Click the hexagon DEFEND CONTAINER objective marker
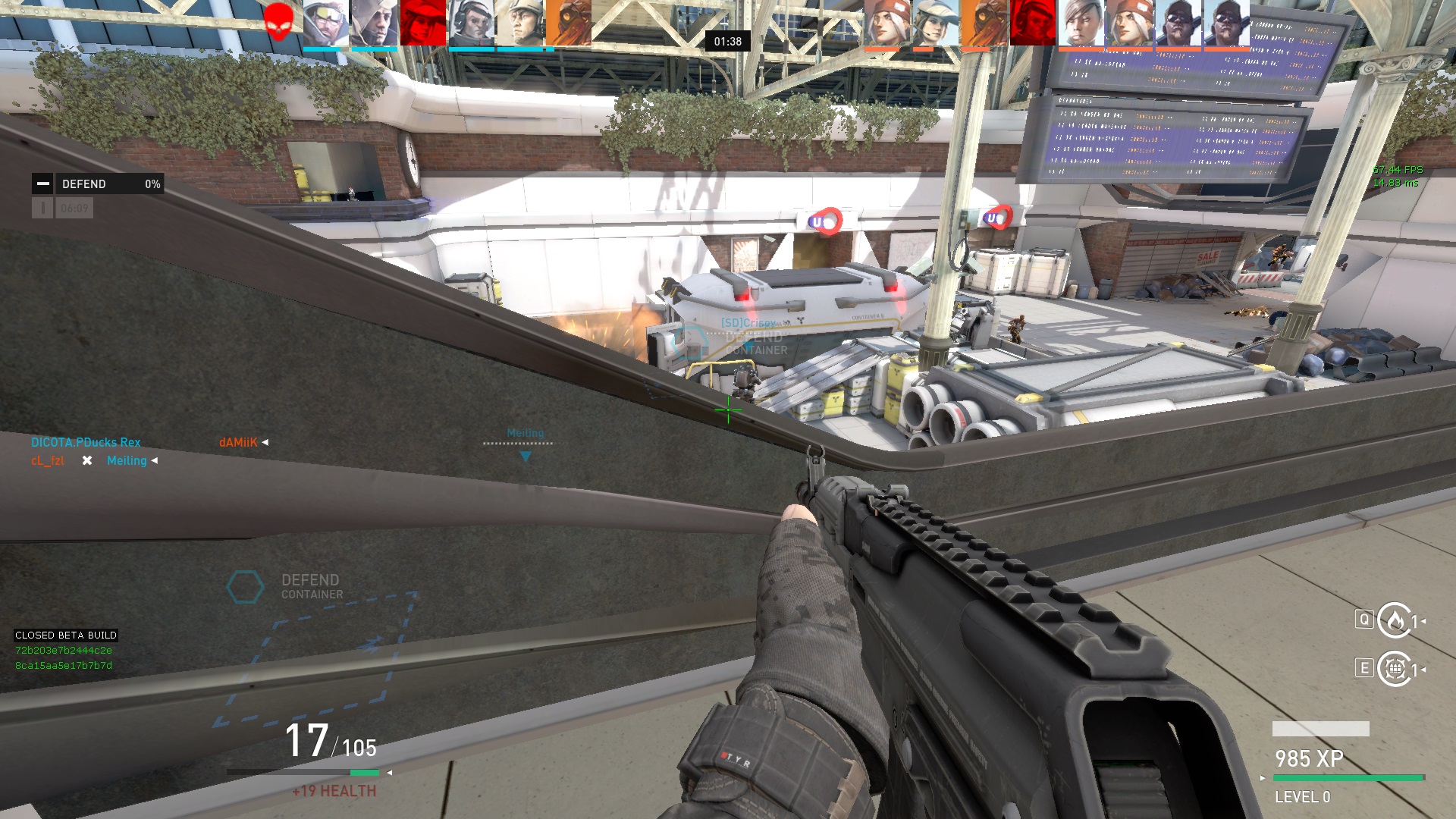 (x=245, y=587)
